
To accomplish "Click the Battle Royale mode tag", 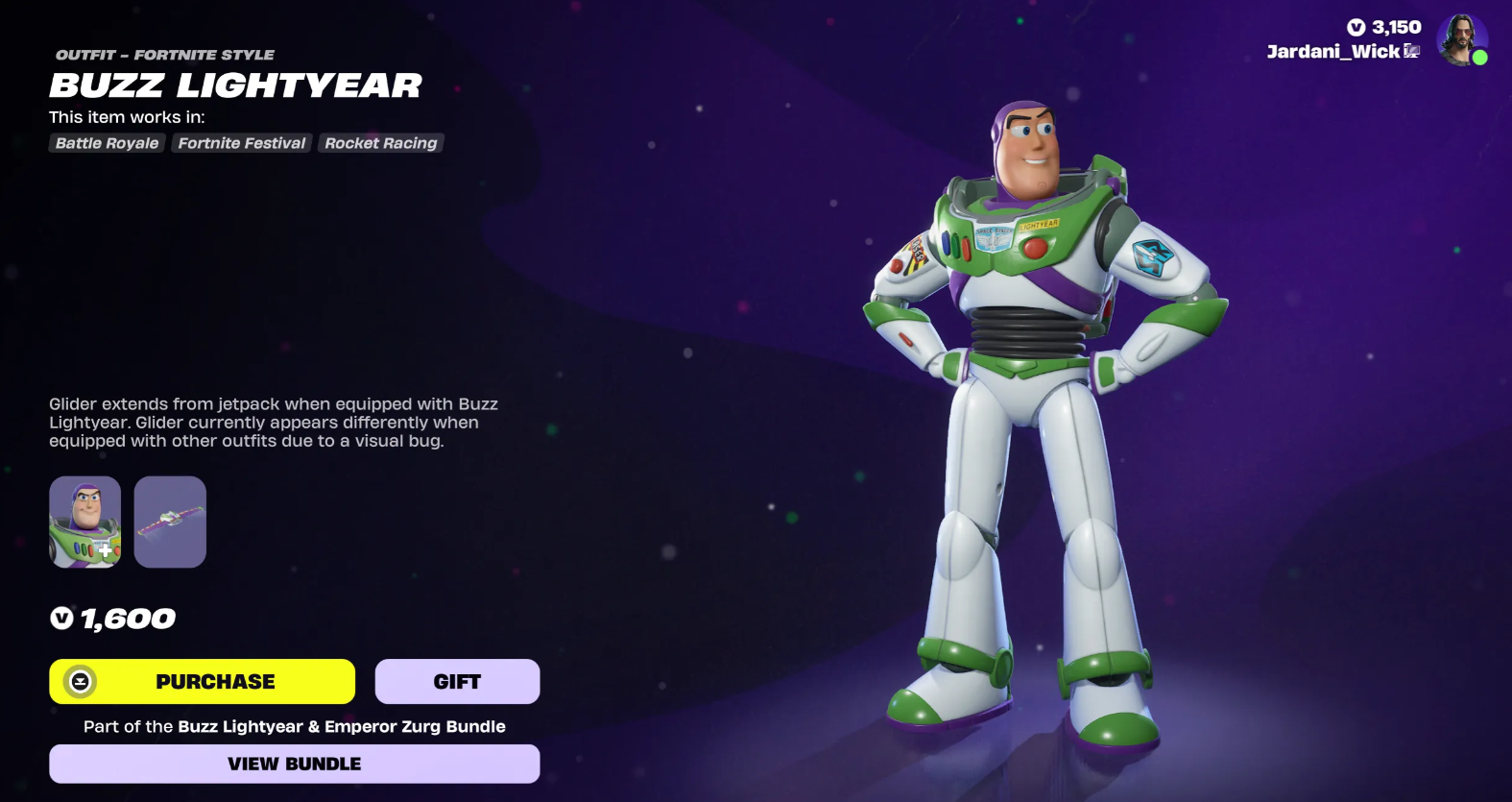I will (x=107, y=143).
